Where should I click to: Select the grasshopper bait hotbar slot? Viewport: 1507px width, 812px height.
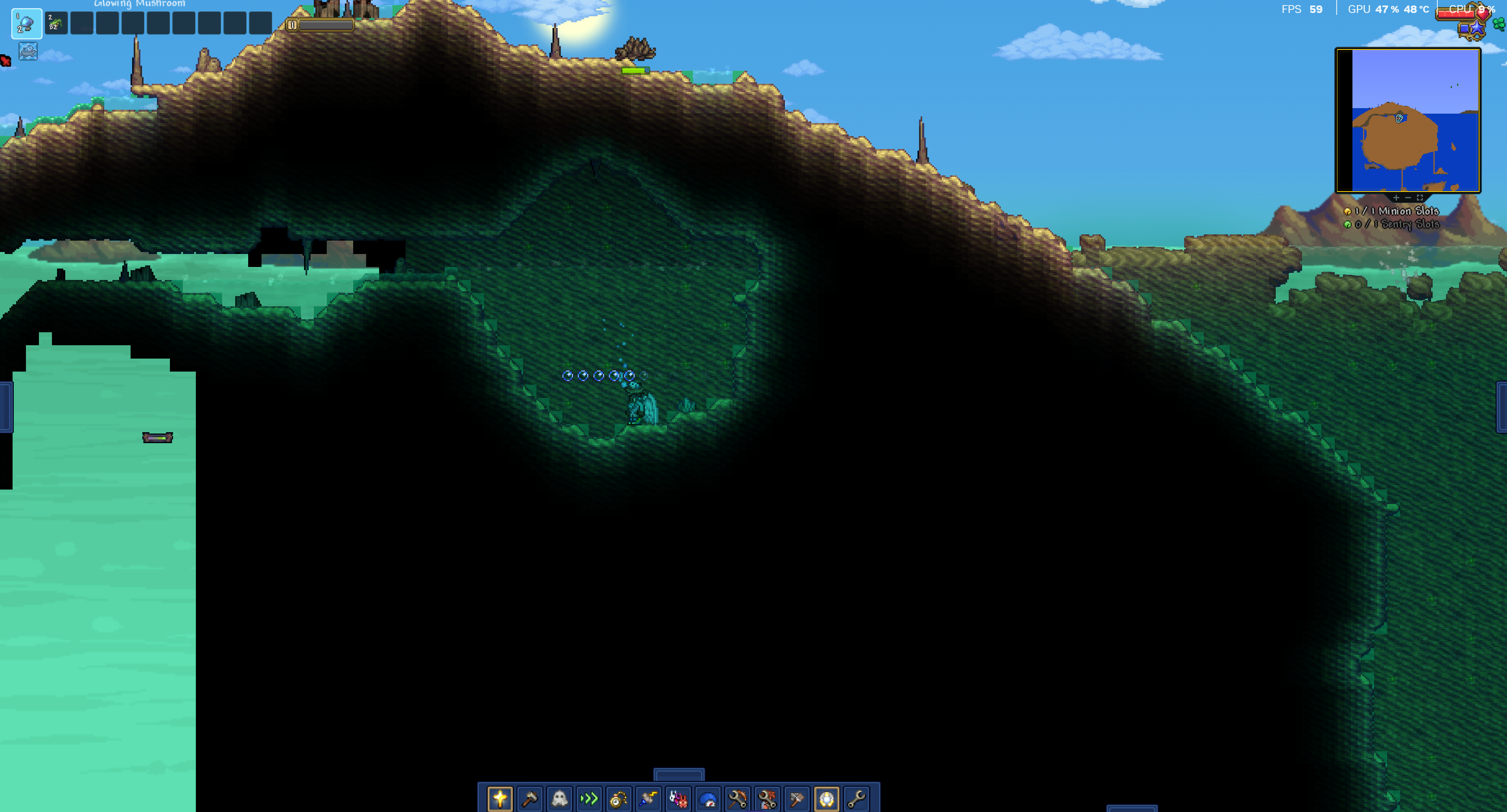pos(56,24)
